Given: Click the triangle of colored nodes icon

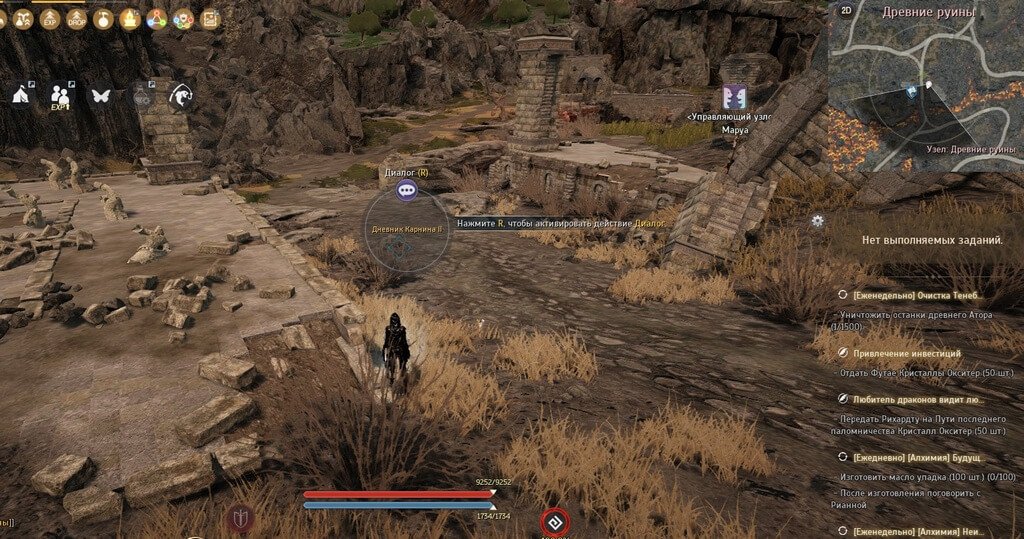Looking at the screenshot, I should pos(156,18).
